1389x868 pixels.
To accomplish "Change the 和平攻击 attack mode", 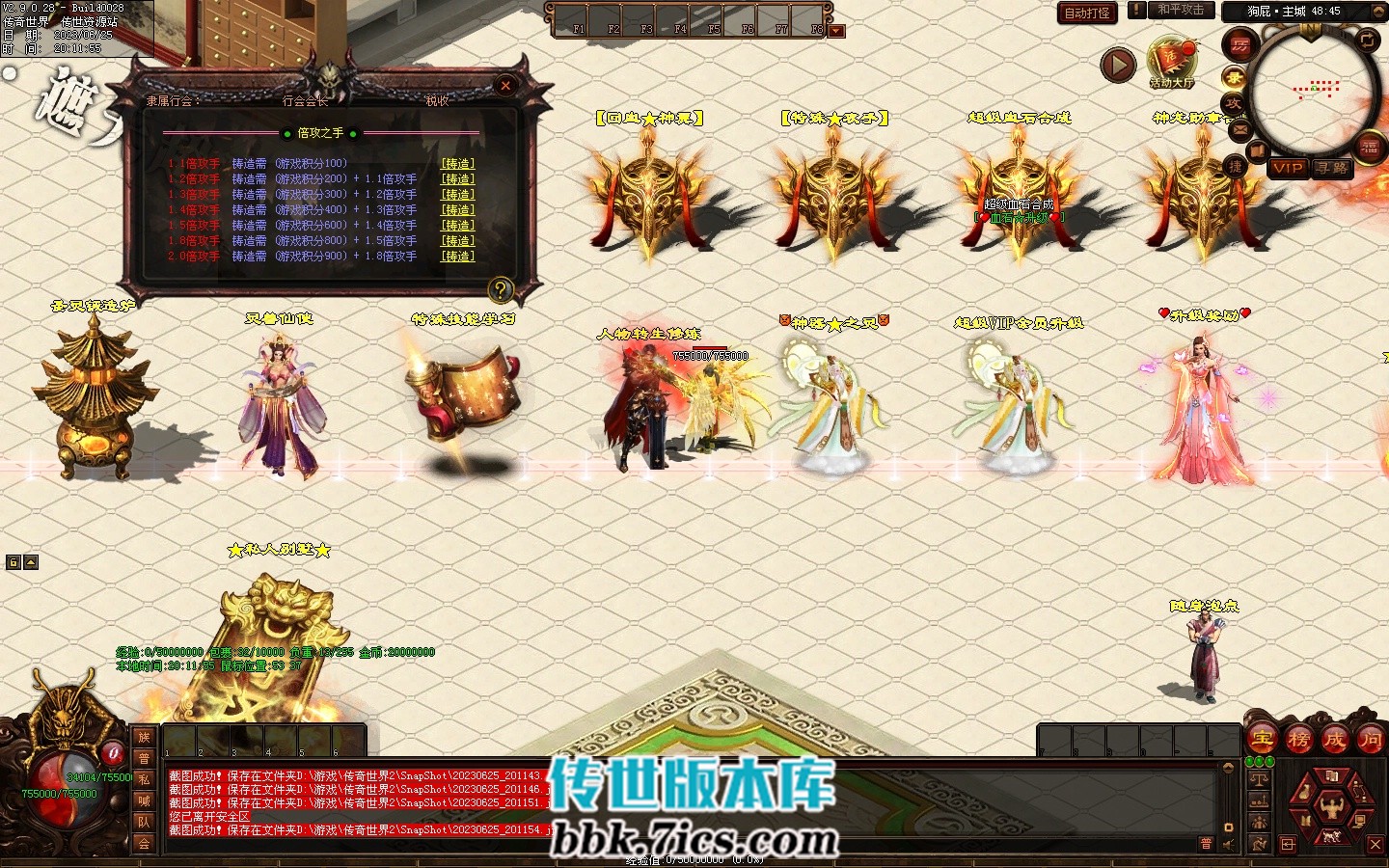I will (1181, 10).
